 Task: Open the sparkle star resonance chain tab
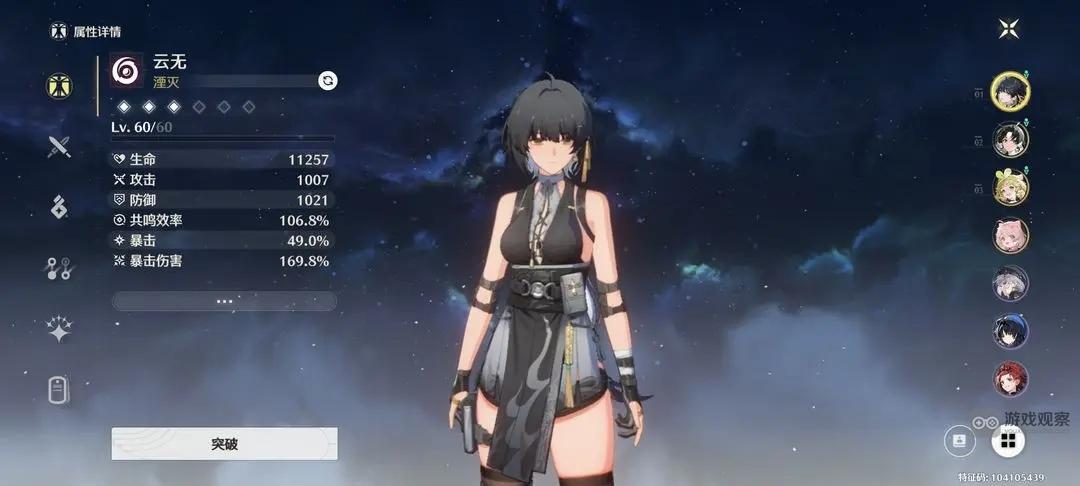[x=59, y=329]
